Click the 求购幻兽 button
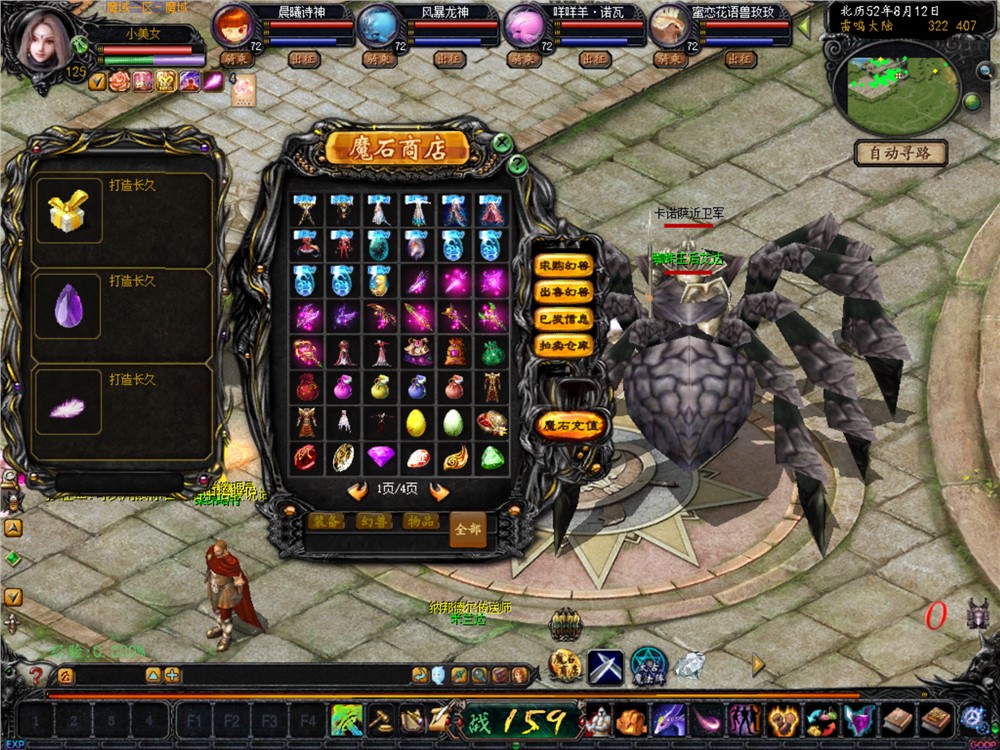The width and height of the screenshot is (1000, 750). pyautogui.click(x=565, y=266)
